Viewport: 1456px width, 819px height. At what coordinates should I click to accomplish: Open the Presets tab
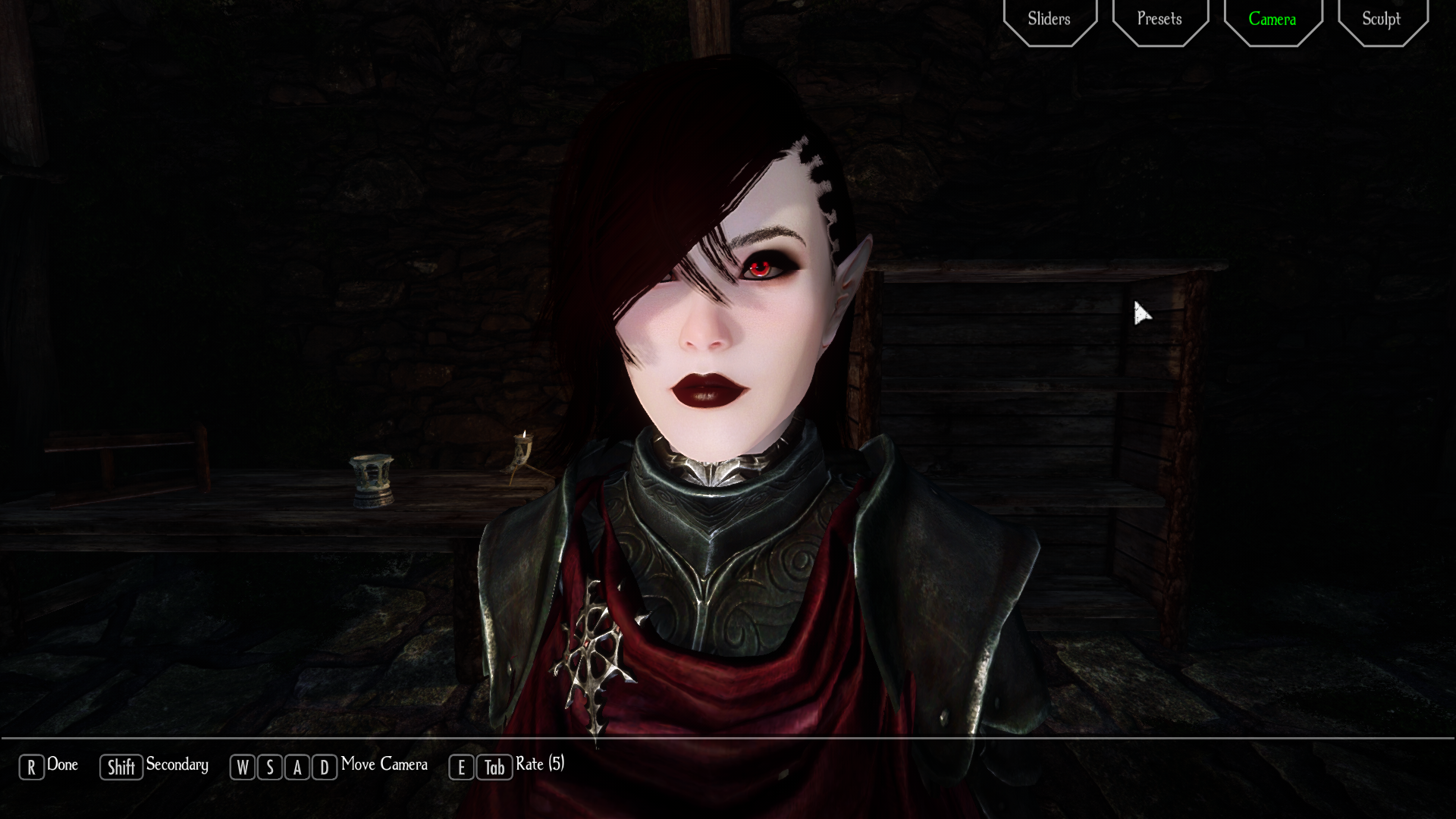pyautogui.click(x=1159, y=19)
